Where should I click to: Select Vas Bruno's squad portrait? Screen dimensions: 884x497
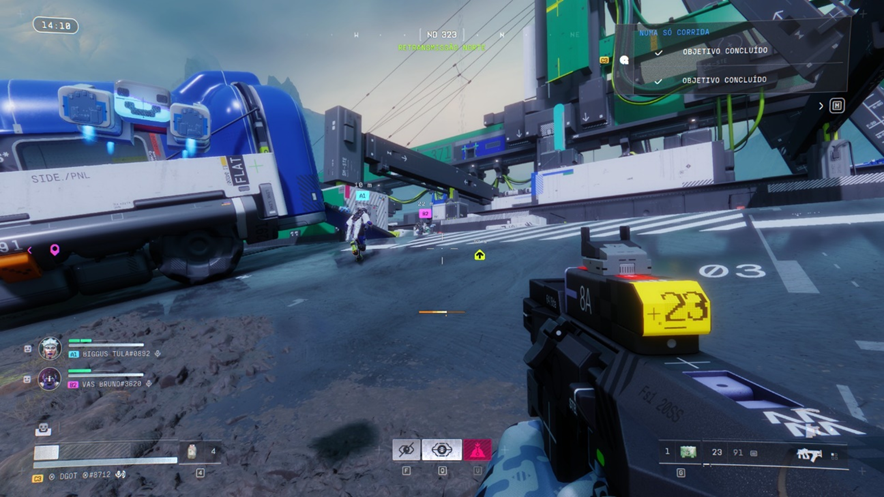pyautogui.click(x=49, y=379)
